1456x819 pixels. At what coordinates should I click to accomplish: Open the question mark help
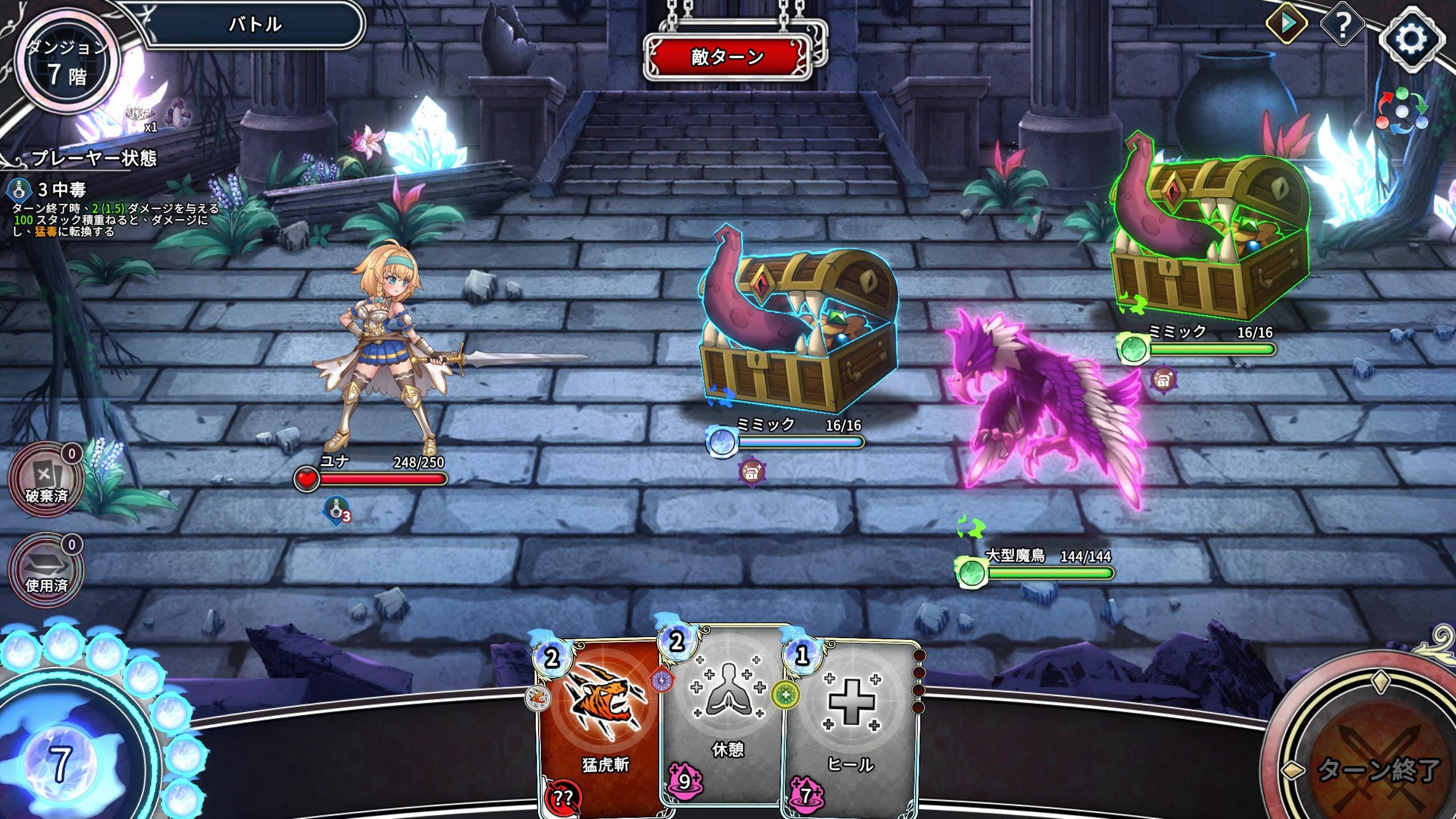pyautogui.click(x=1342, y=25)
